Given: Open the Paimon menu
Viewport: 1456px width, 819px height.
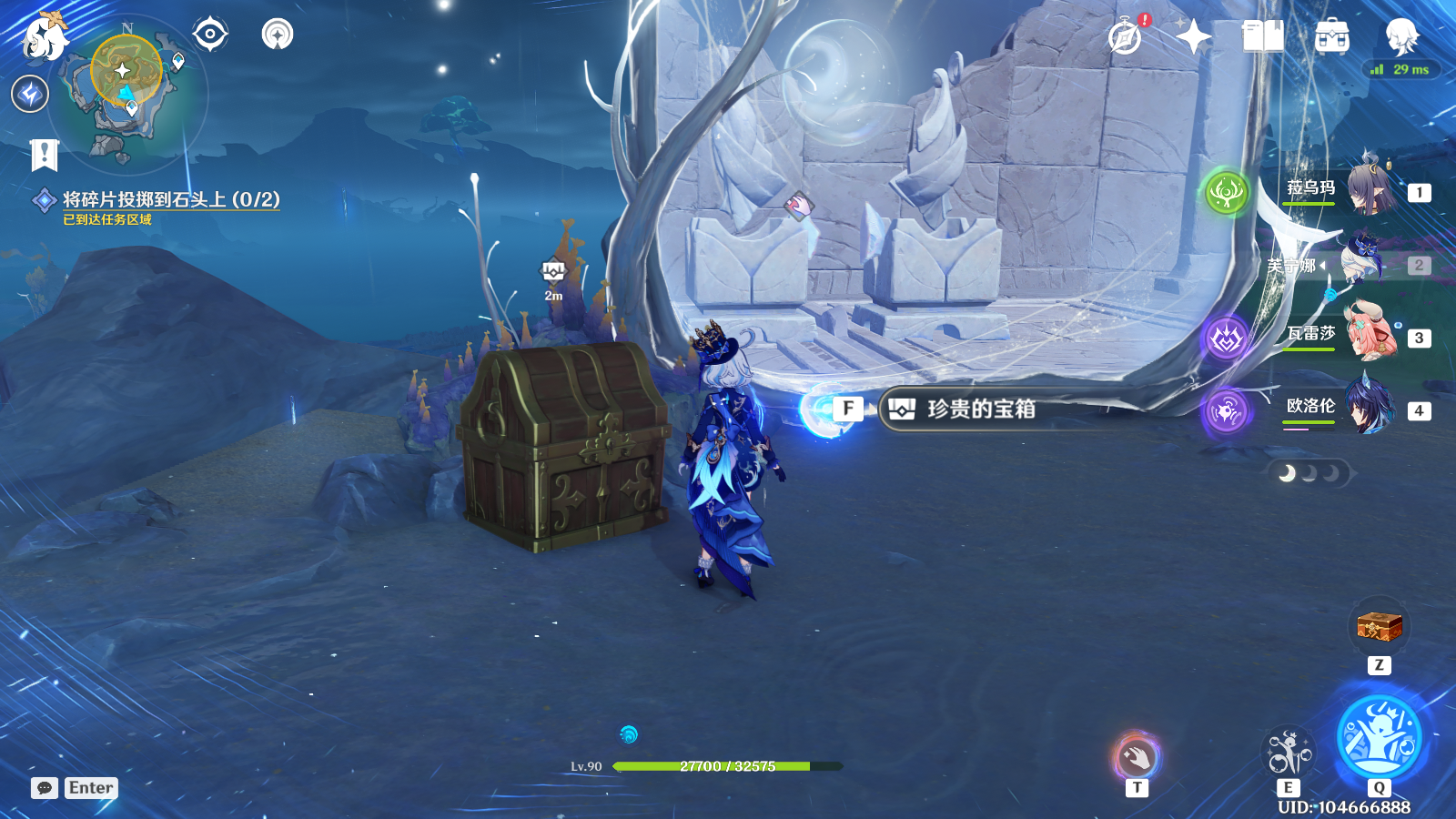Looking at the screenshot, I should pyautogui.click(x=45, y=36).
